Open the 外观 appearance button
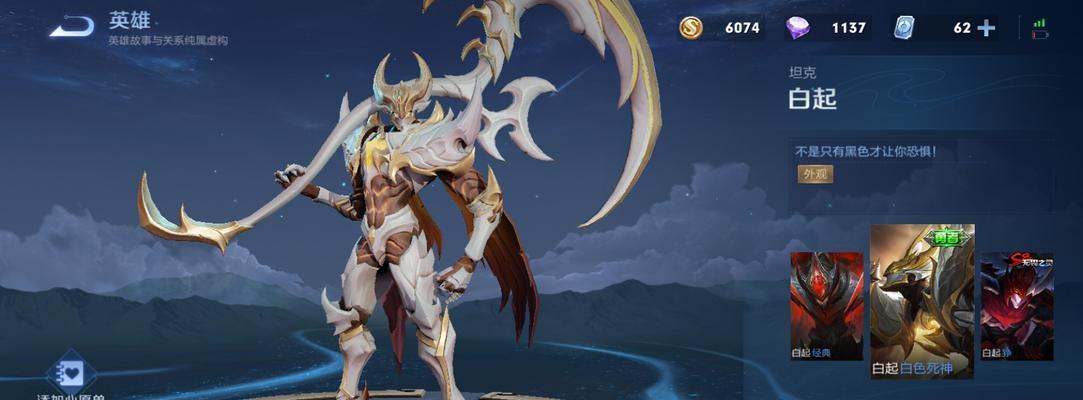This screenshot has height=400, width=1083. pos(815,174)
